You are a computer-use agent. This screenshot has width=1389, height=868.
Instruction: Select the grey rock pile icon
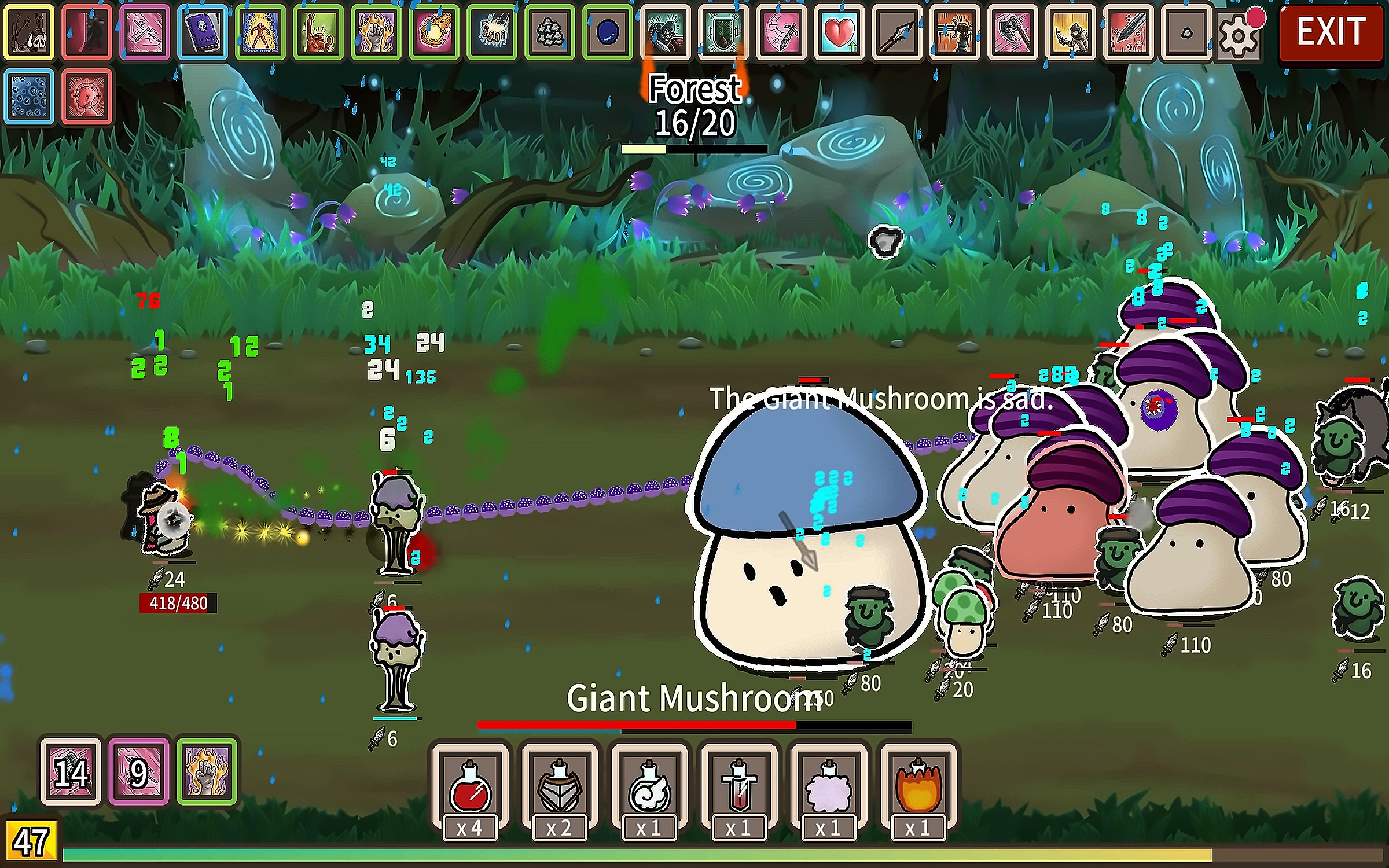click(550, 32)
